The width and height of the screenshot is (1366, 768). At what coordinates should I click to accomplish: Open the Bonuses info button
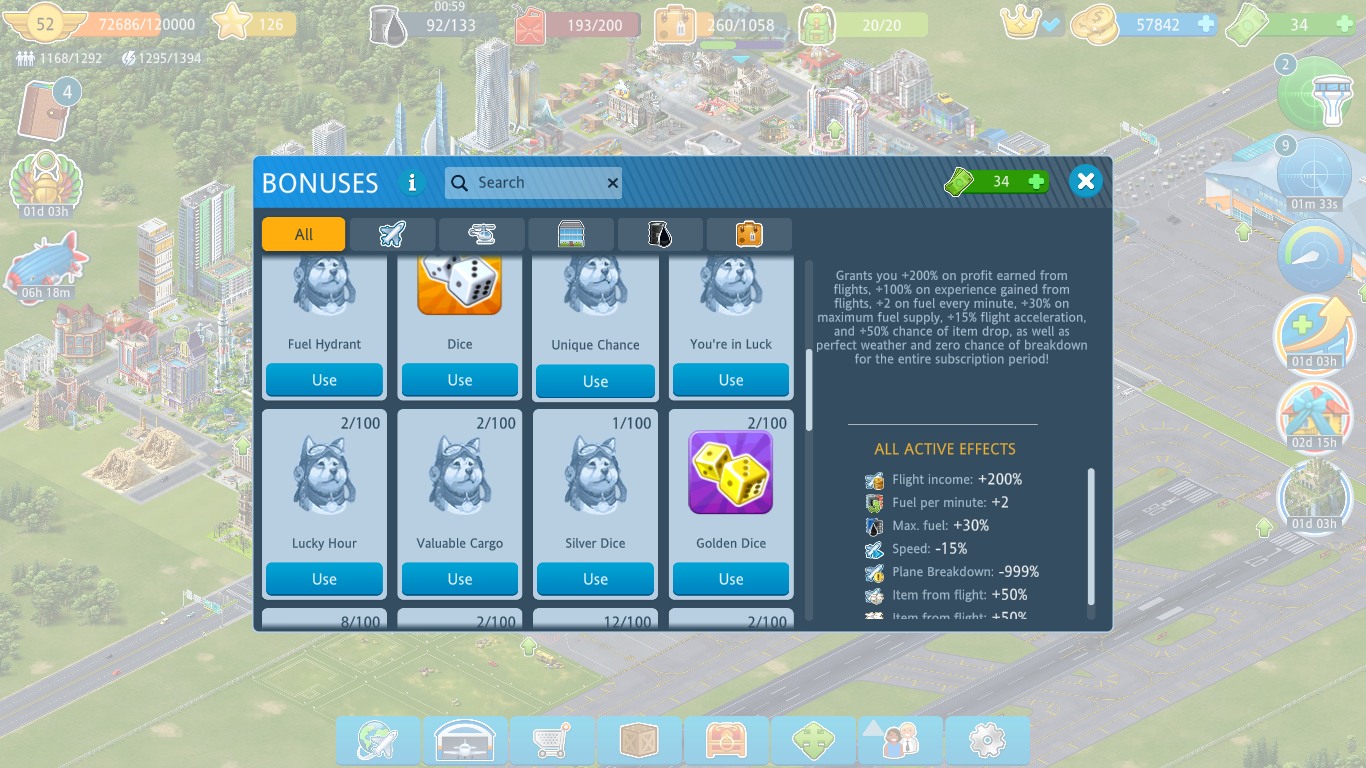coord(411,183)
